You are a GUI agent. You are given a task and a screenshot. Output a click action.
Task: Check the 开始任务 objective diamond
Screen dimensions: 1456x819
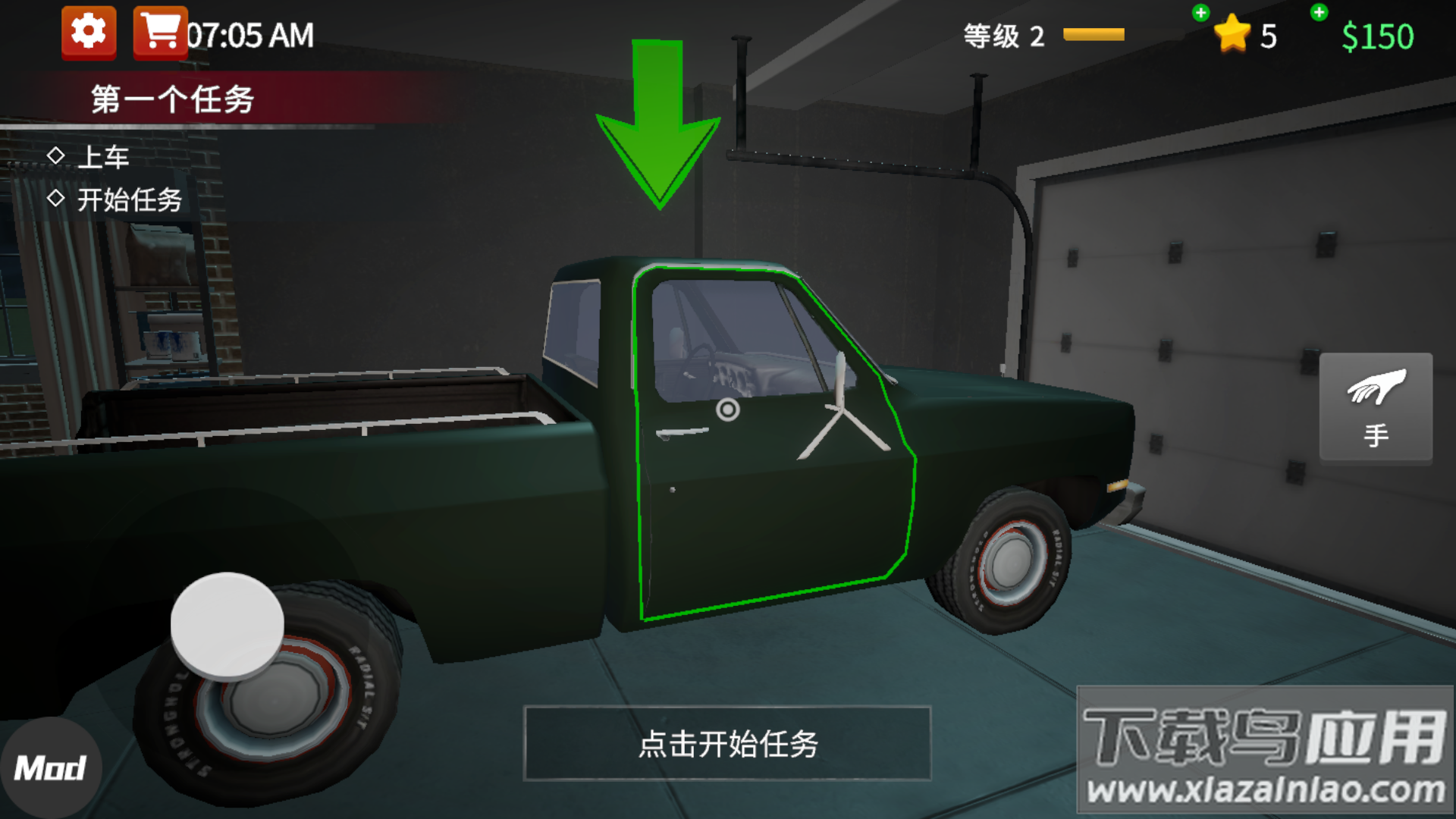click(x=58, y=199)
